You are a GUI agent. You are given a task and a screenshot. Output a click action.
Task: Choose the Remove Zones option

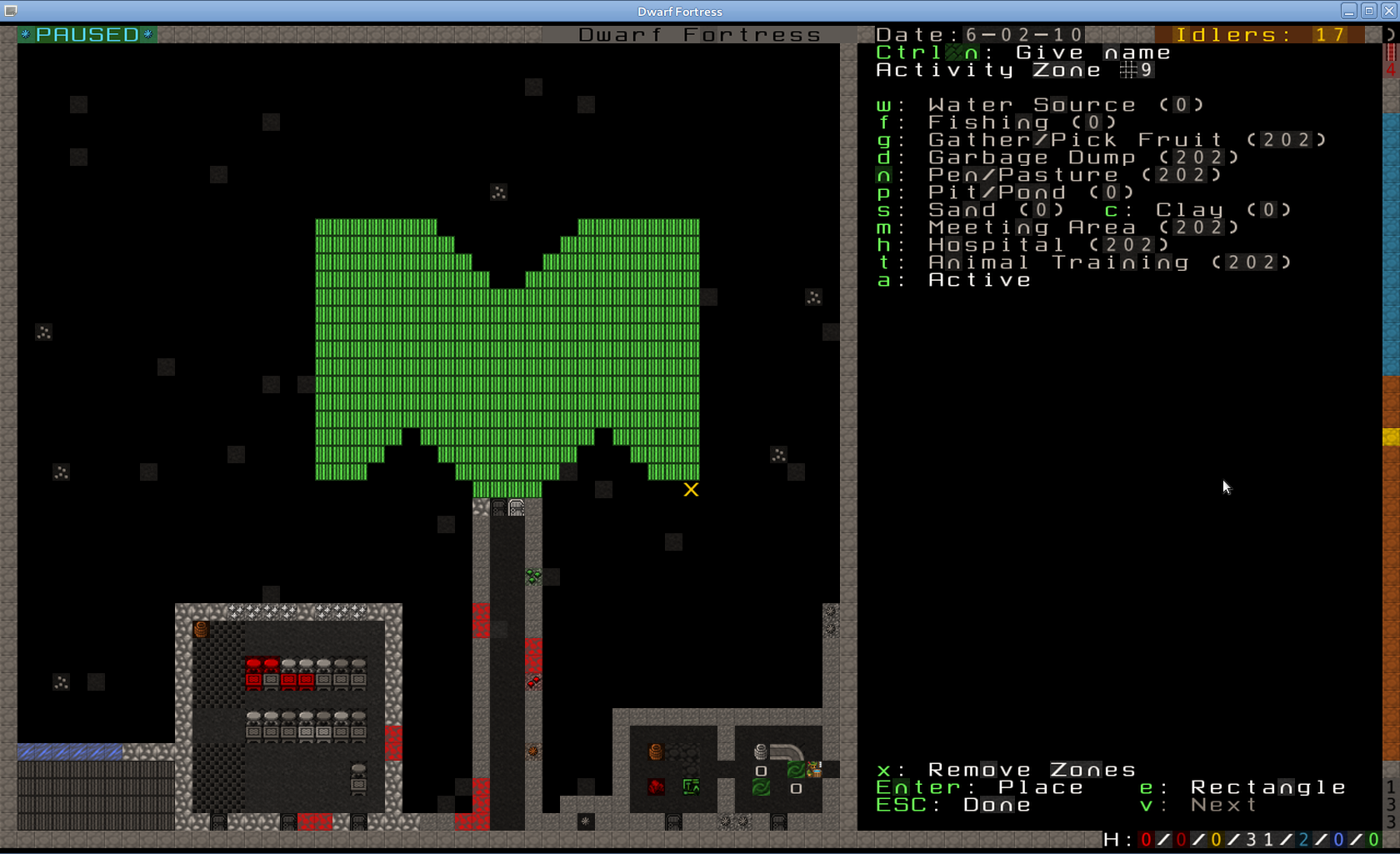tap(1032, 770)
